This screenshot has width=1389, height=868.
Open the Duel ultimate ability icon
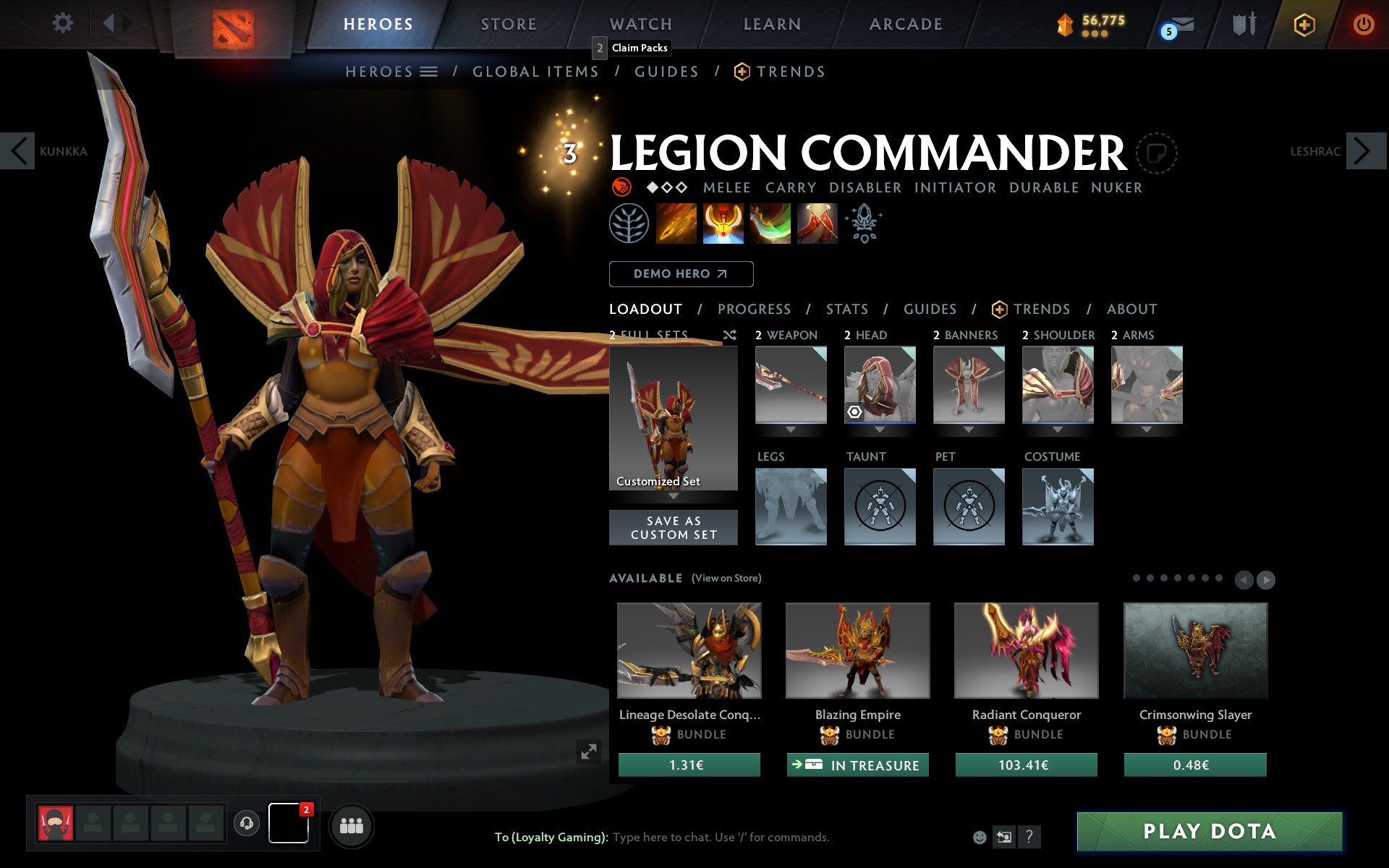click(817, 224)
